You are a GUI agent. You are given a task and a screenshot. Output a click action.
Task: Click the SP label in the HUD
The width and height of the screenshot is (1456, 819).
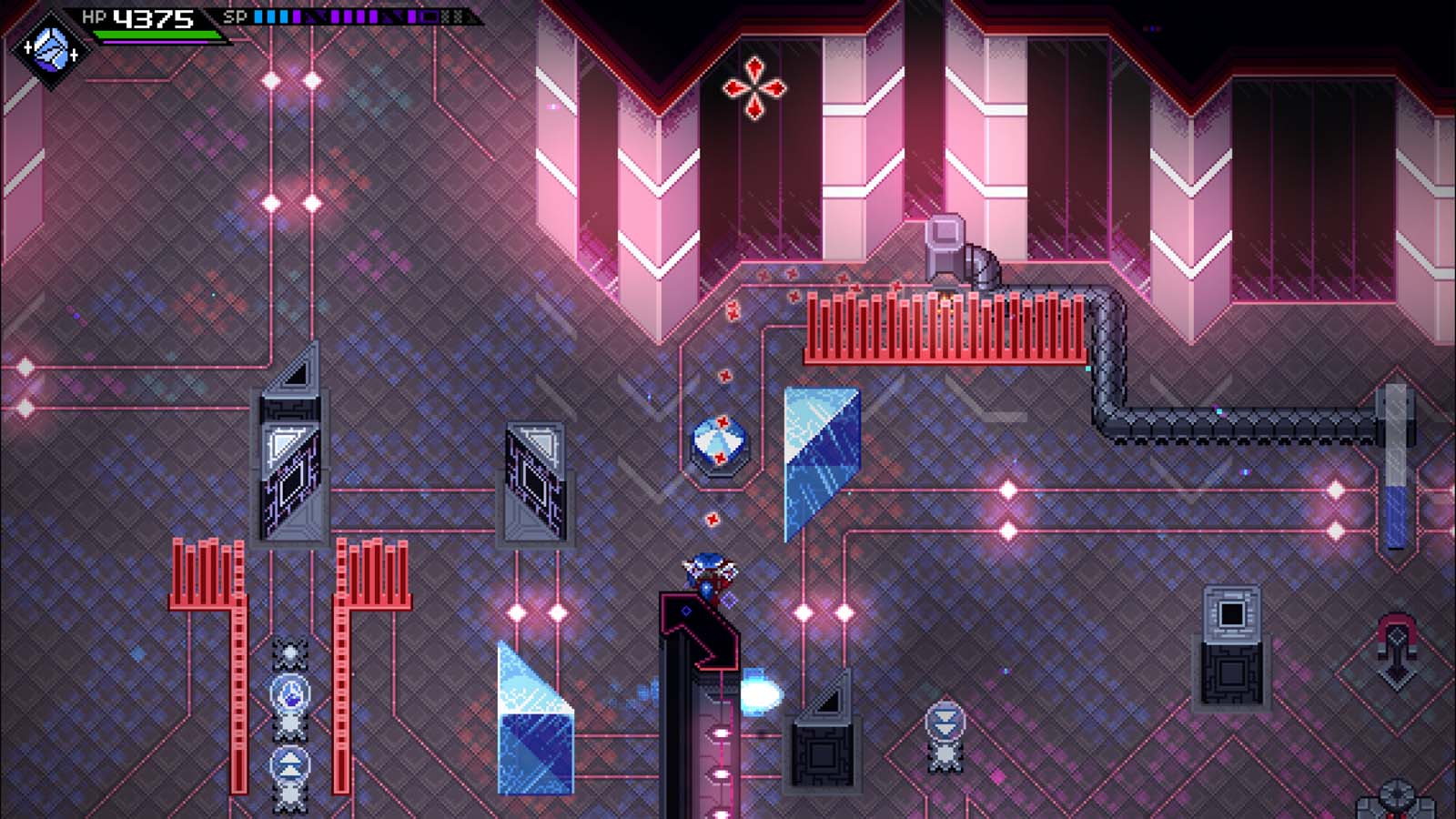coord(235,15)
